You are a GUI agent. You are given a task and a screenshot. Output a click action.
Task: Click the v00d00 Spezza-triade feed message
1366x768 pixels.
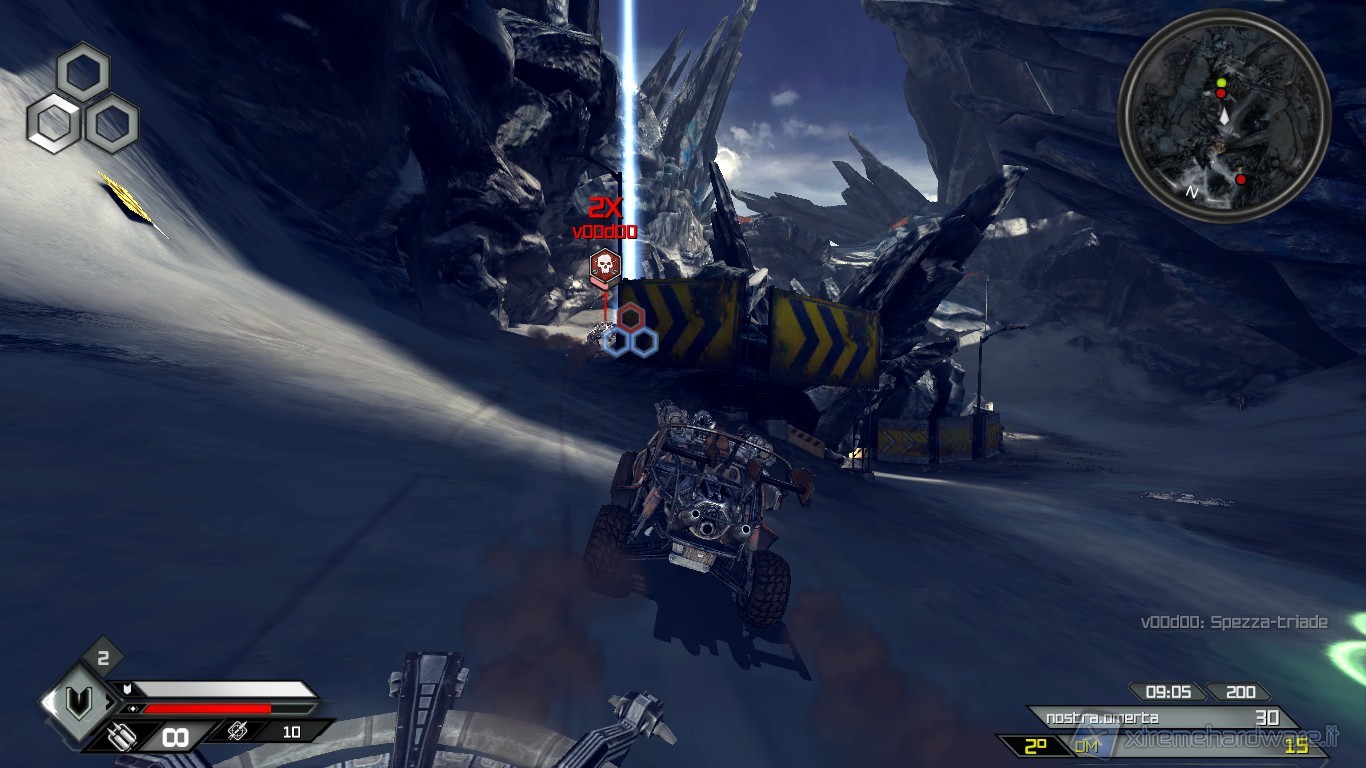[1234, 622]
